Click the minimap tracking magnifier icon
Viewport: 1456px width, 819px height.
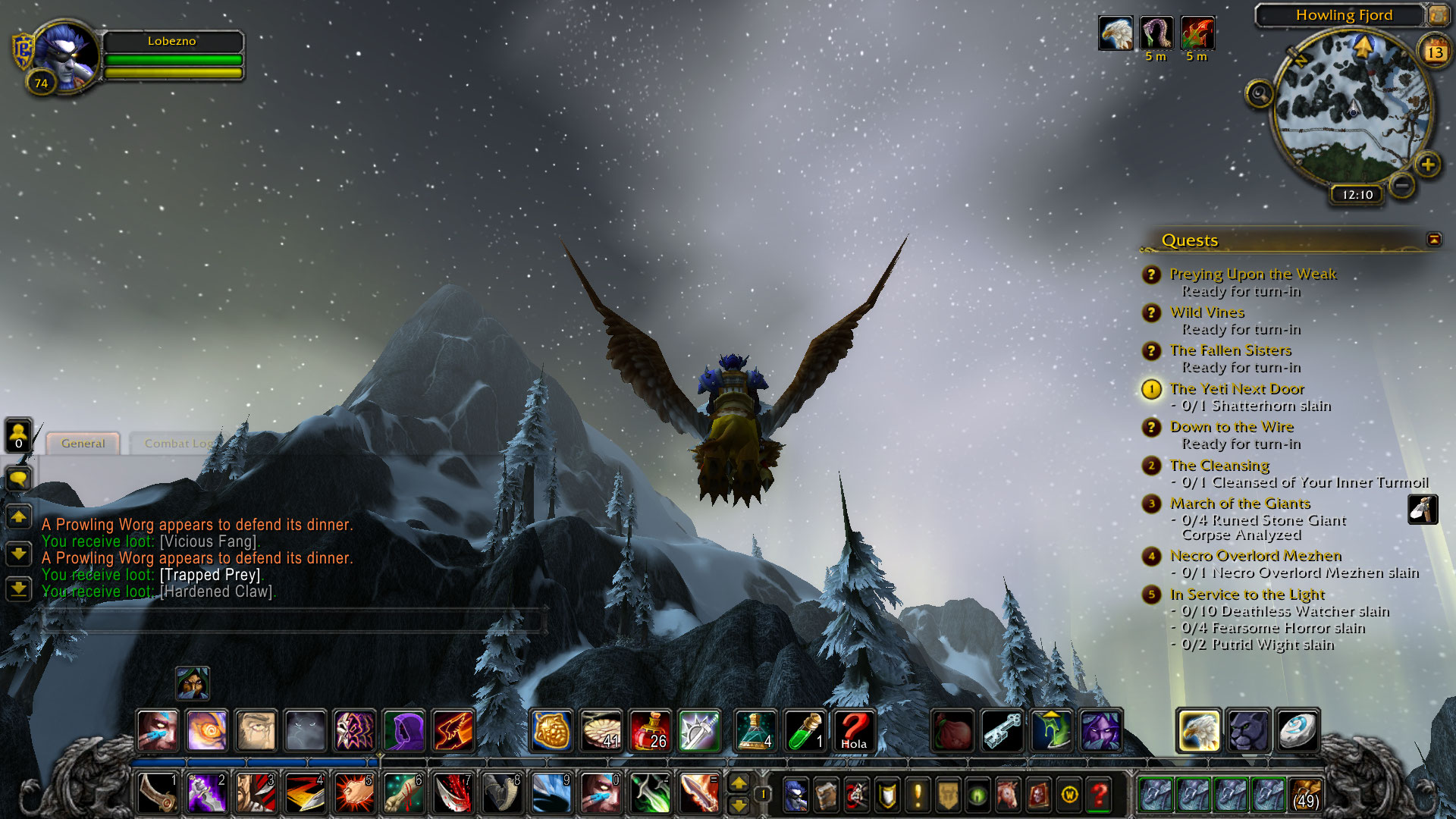[x=1259, y=94]
